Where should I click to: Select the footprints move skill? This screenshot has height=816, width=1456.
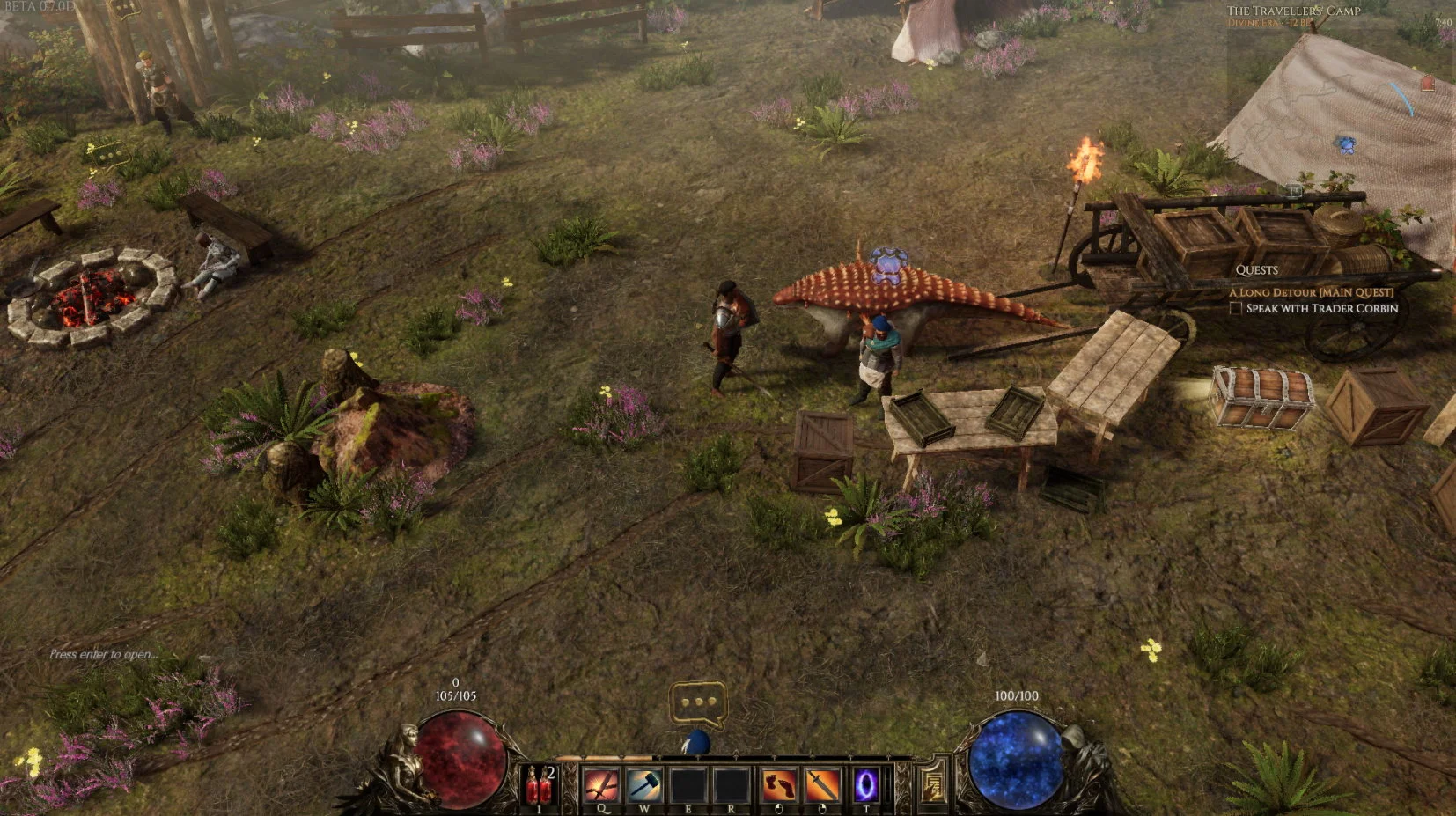click(778, 784)
